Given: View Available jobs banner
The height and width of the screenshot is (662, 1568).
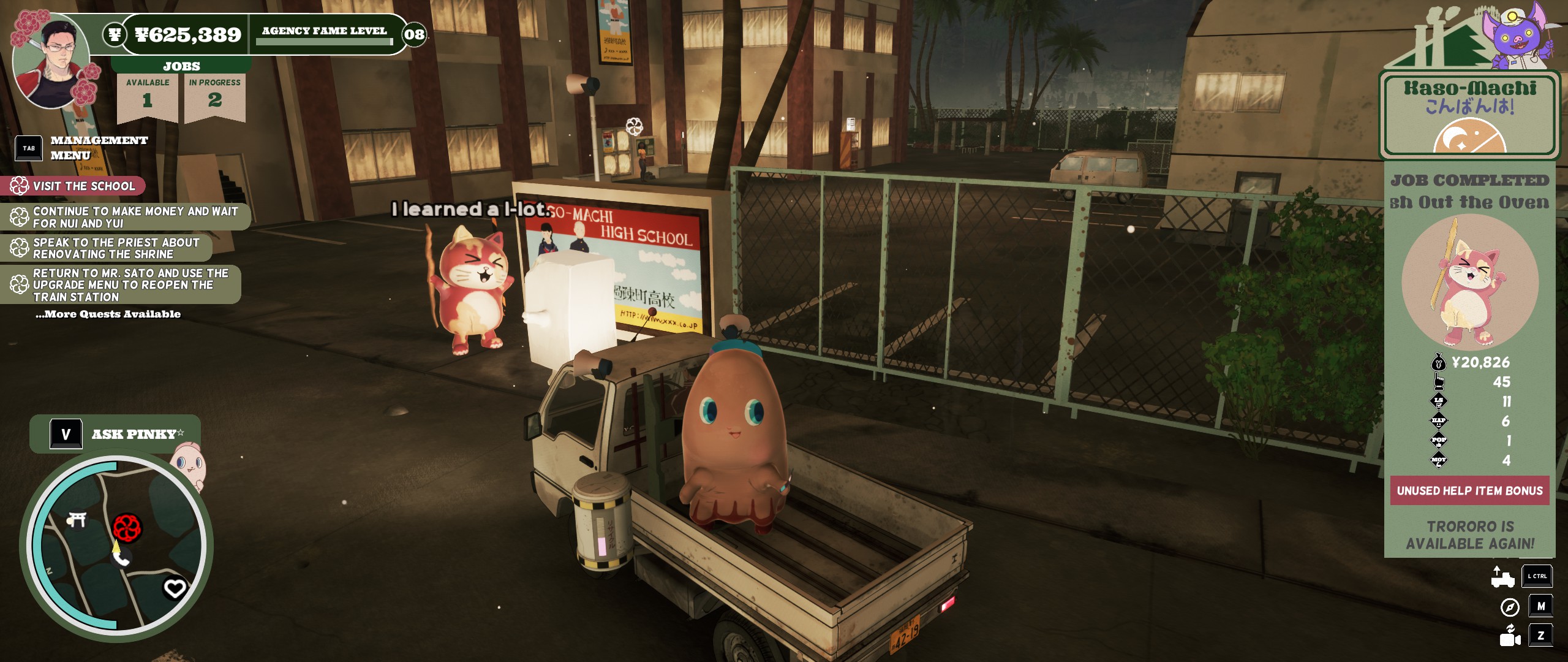Looking at the screenshot, I should (x=148, y=95).
